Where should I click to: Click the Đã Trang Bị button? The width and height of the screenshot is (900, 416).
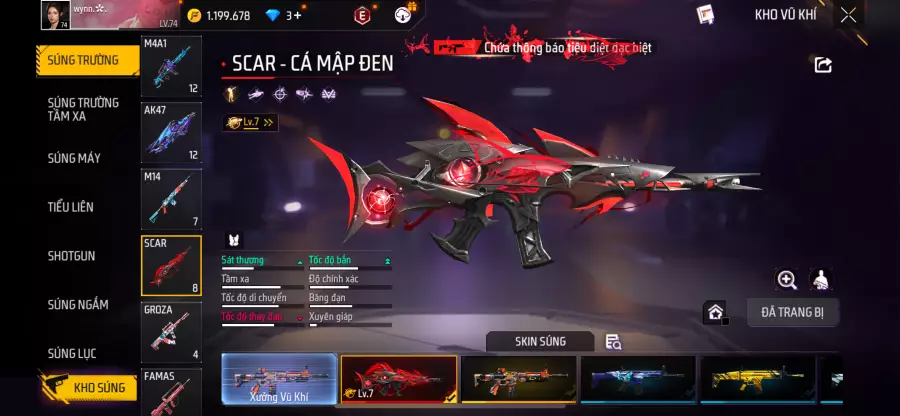(792, 312)
